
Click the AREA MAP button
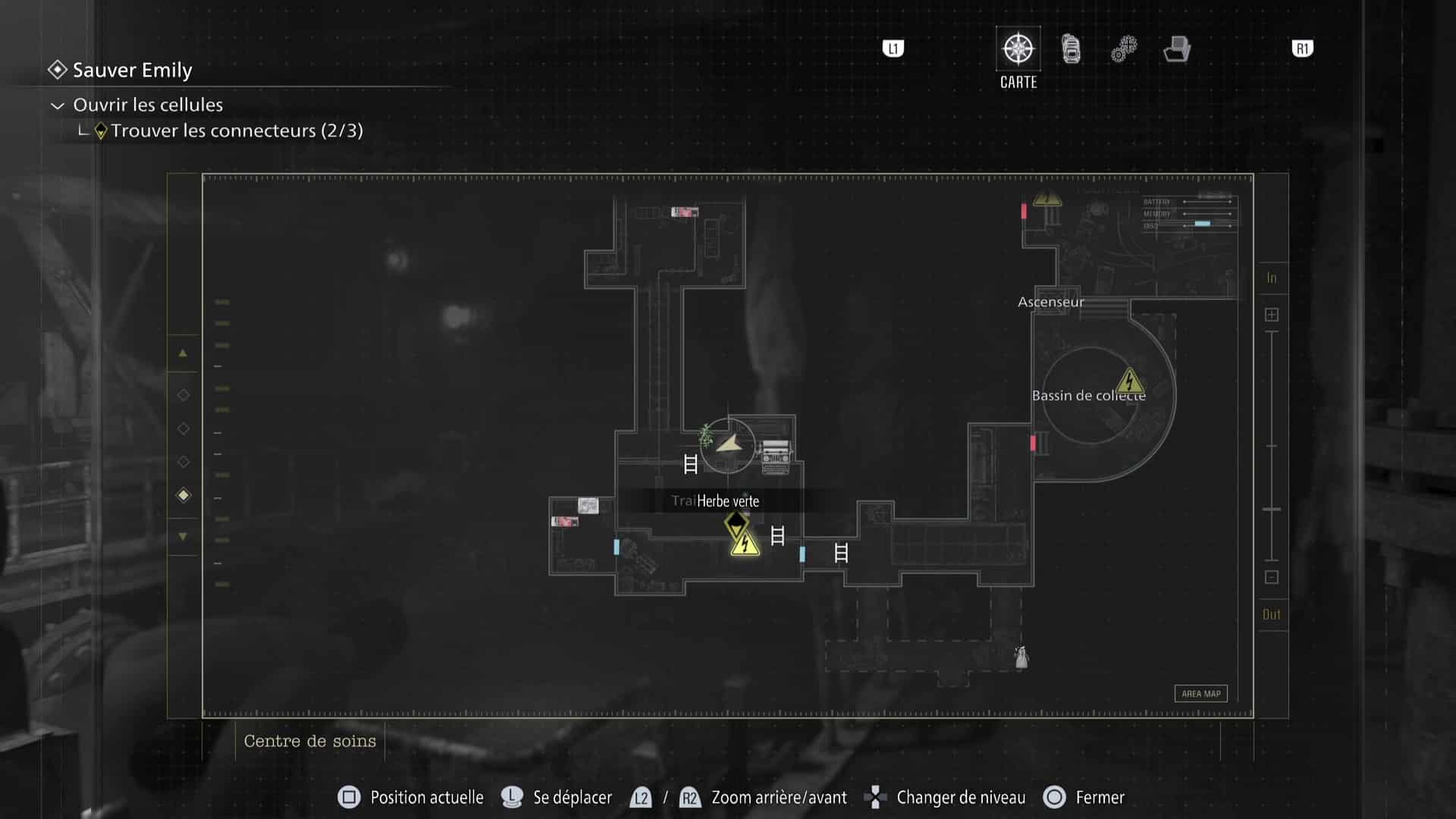coord(1201,693)
